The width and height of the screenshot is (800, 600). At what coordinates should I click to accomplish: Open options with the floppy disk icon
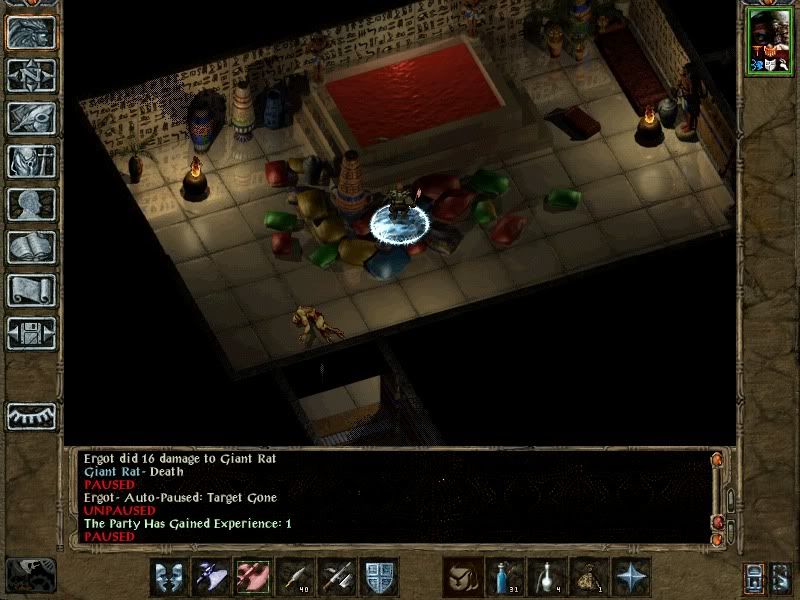pyautogui.click(x=31, y=333)
